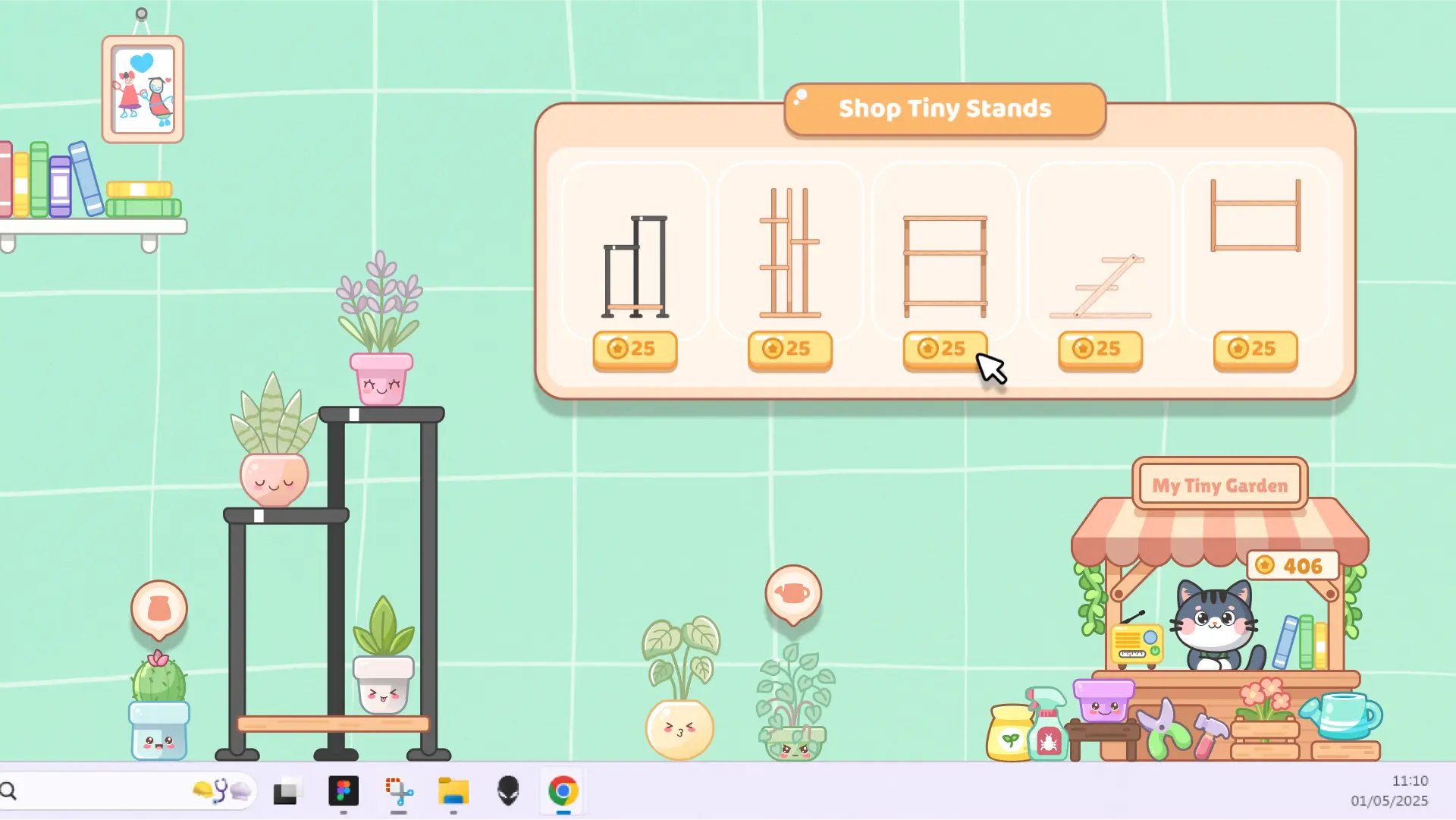Choose the pink bug spray bottle
The height and width of the screenshot is (820, 1456).
tap(1048, 727)
